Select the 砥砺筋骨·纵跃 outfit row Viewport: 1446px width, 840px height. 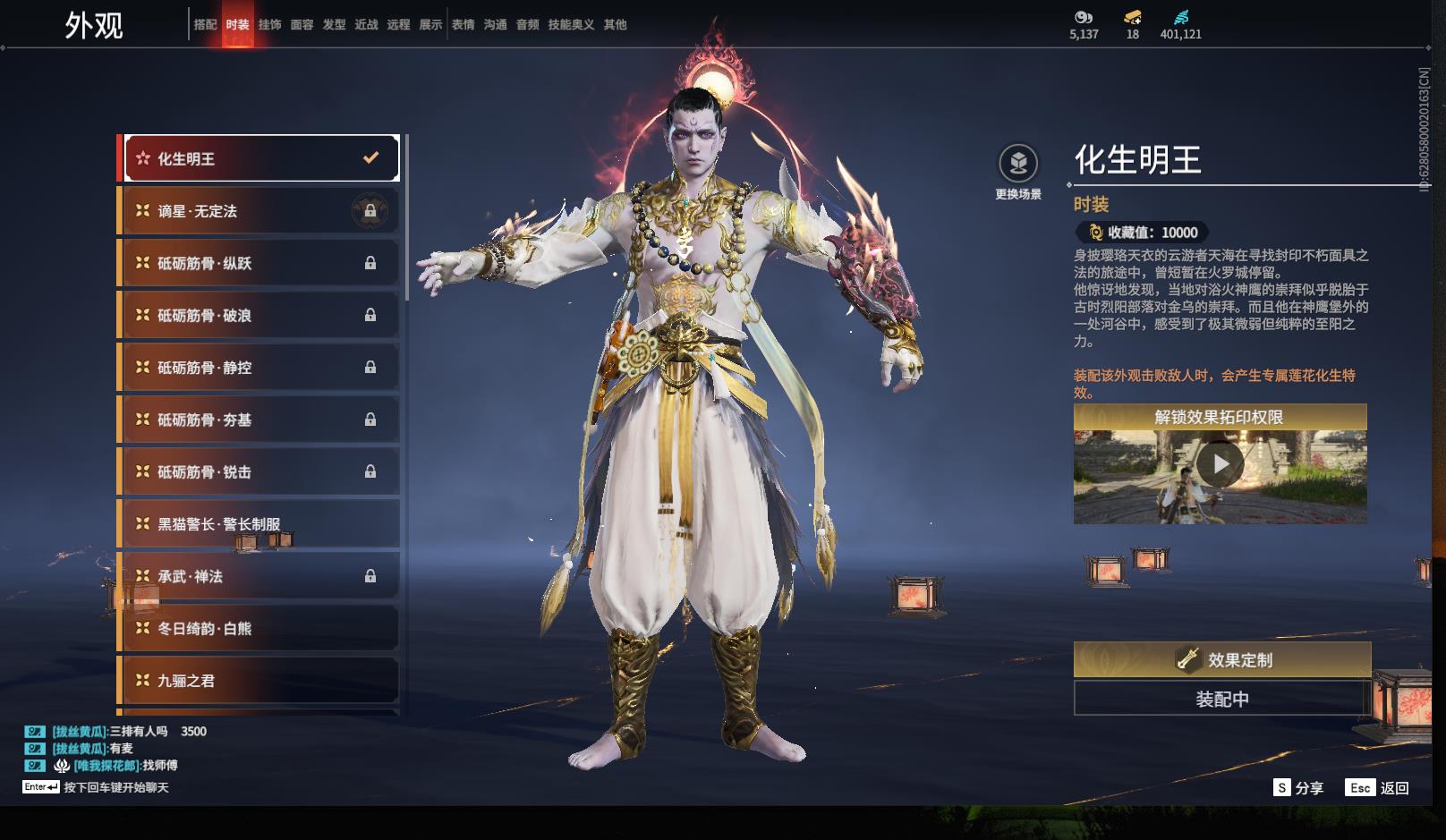pos(259,263)
